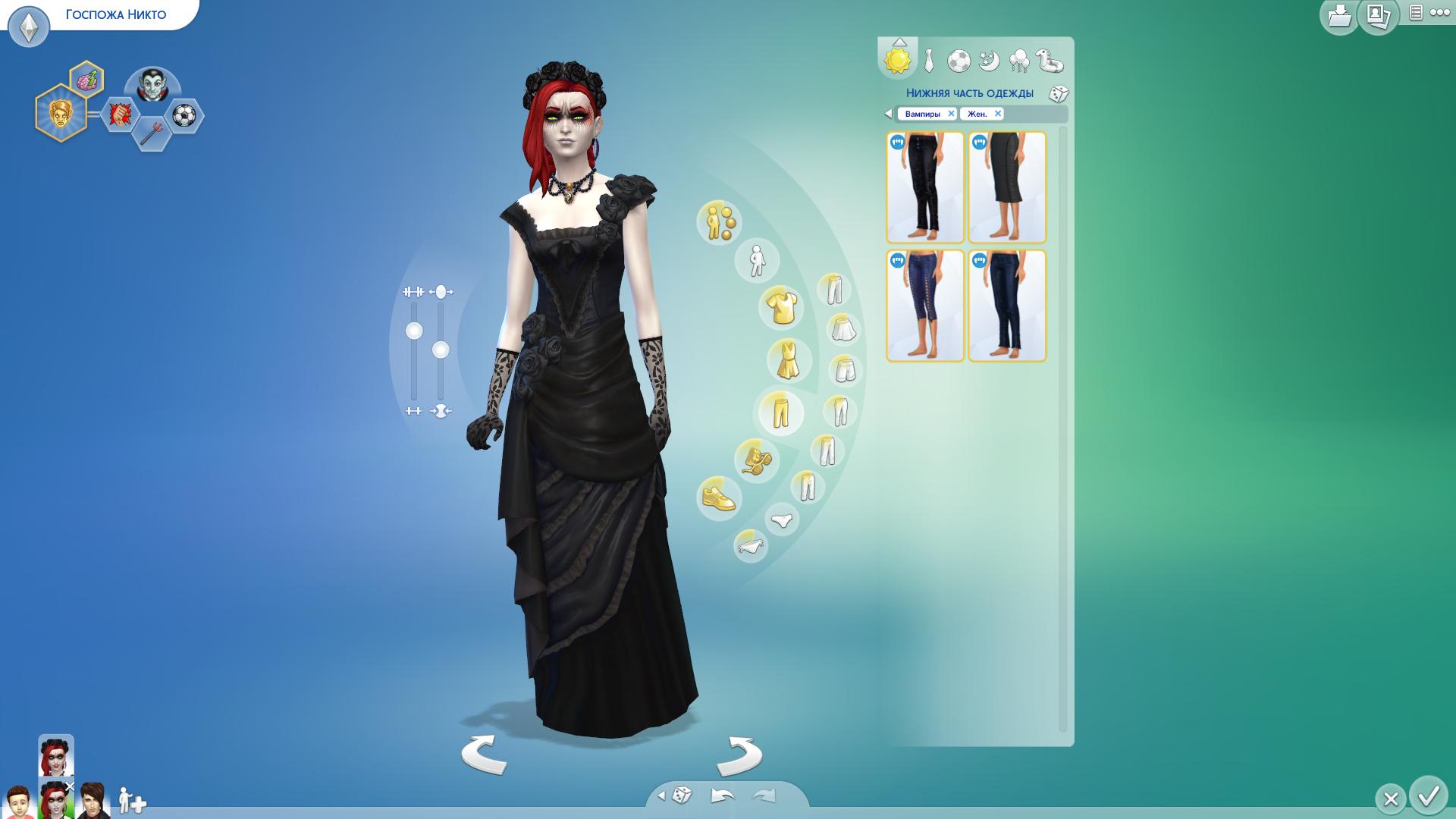Image resolution: width=1456 pixels, height=819 pixels.
Task: Randomize bottoms with the dice by the panel title
Action: coord(1059,94)
